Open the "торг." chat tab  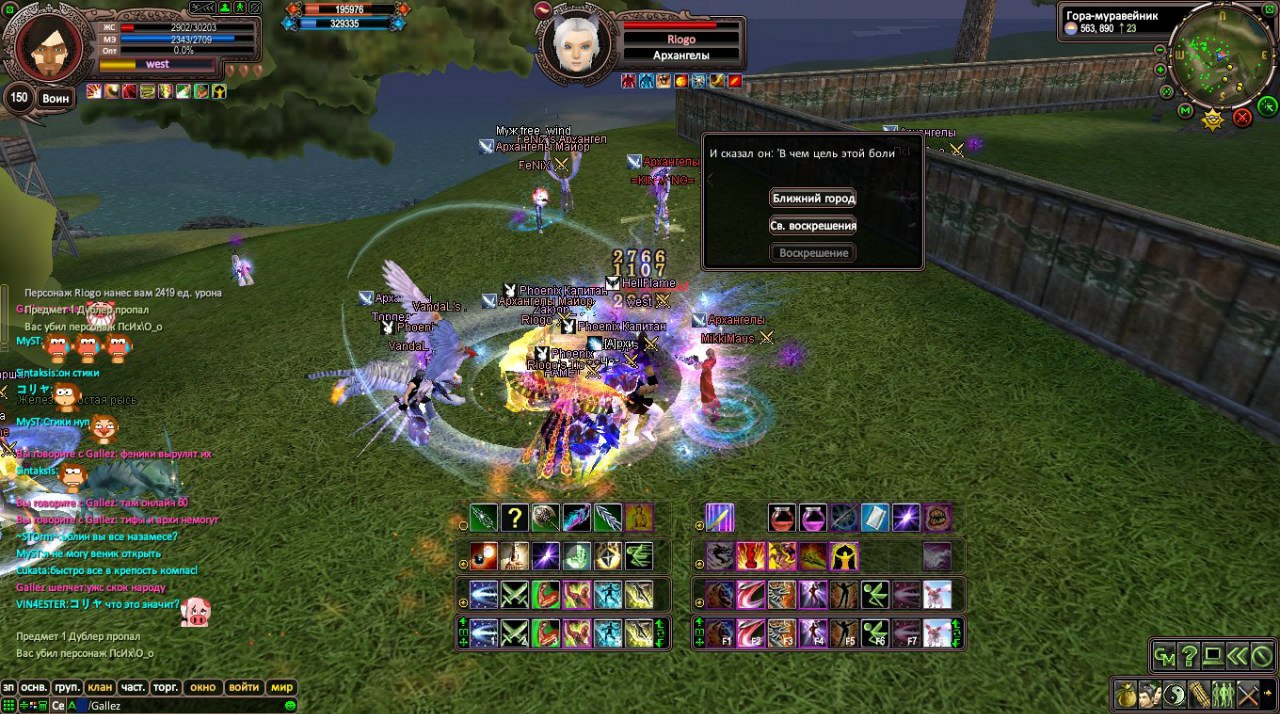[x=166, y=687]
